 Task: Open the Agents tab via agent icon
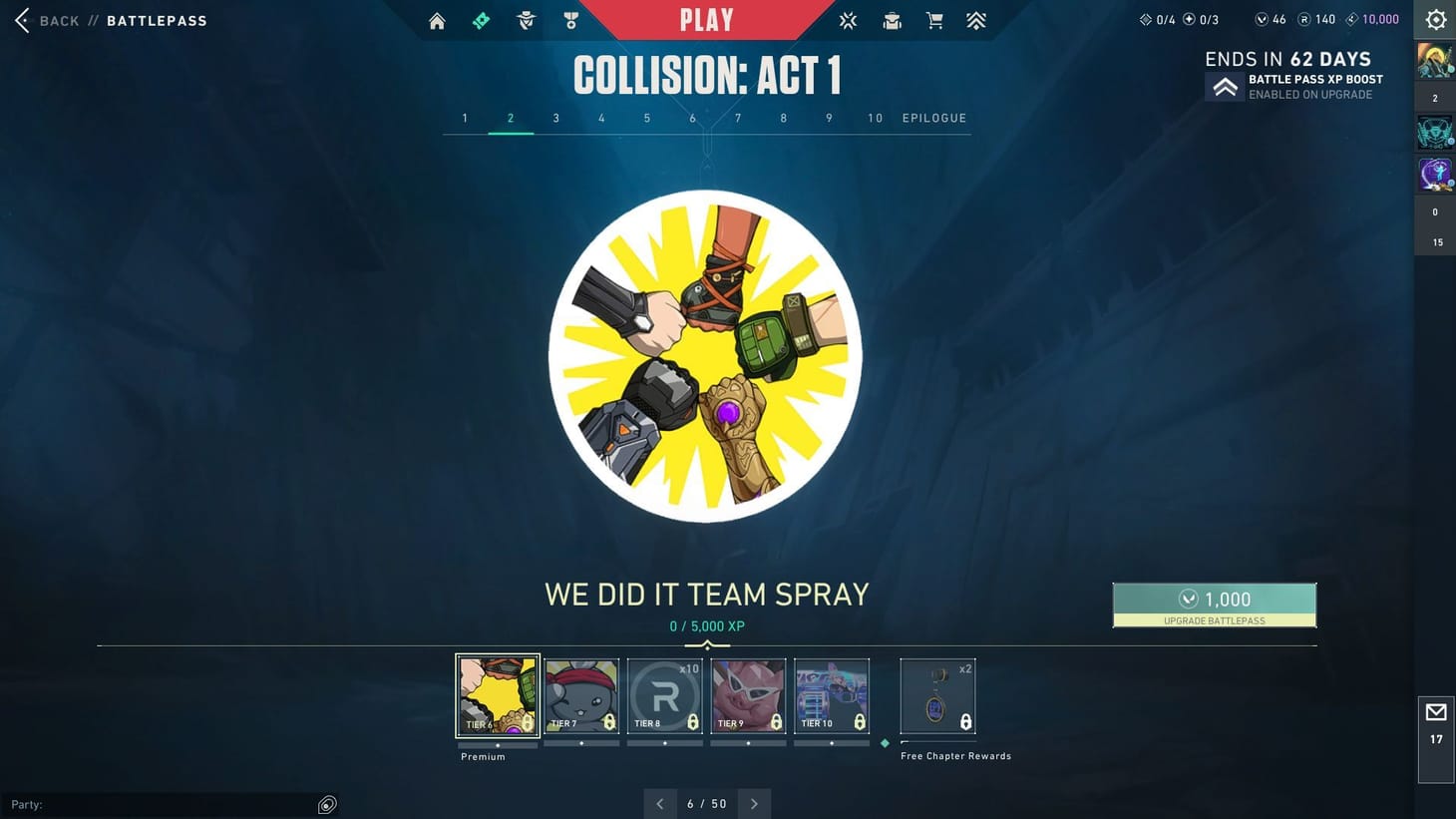click(526, 20)
